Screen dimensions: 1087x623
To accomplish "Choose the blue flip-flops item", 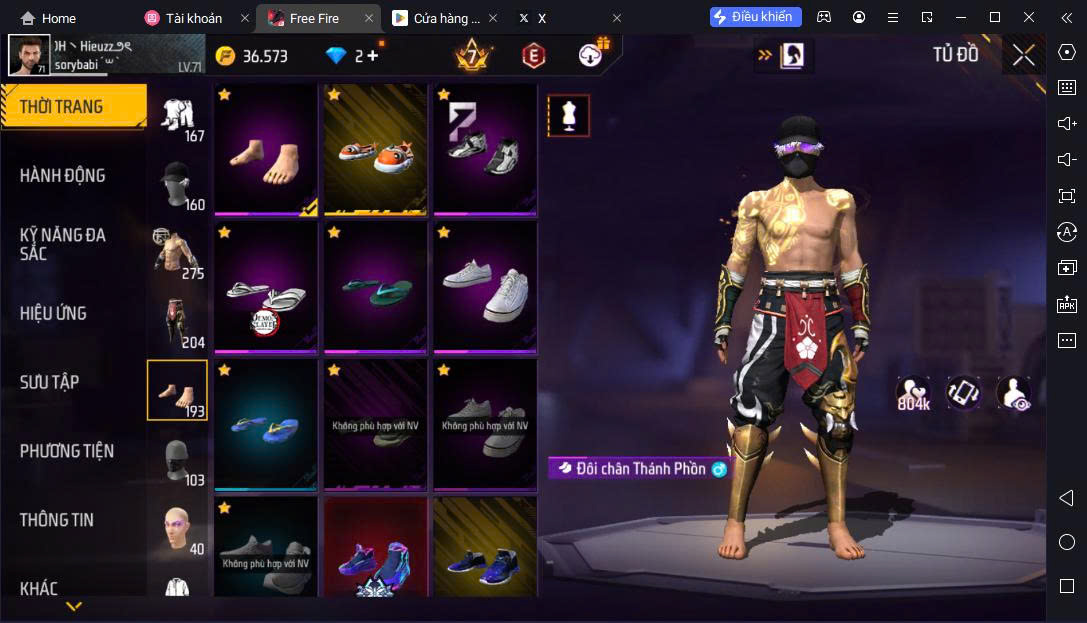I will tap(265, 425).
